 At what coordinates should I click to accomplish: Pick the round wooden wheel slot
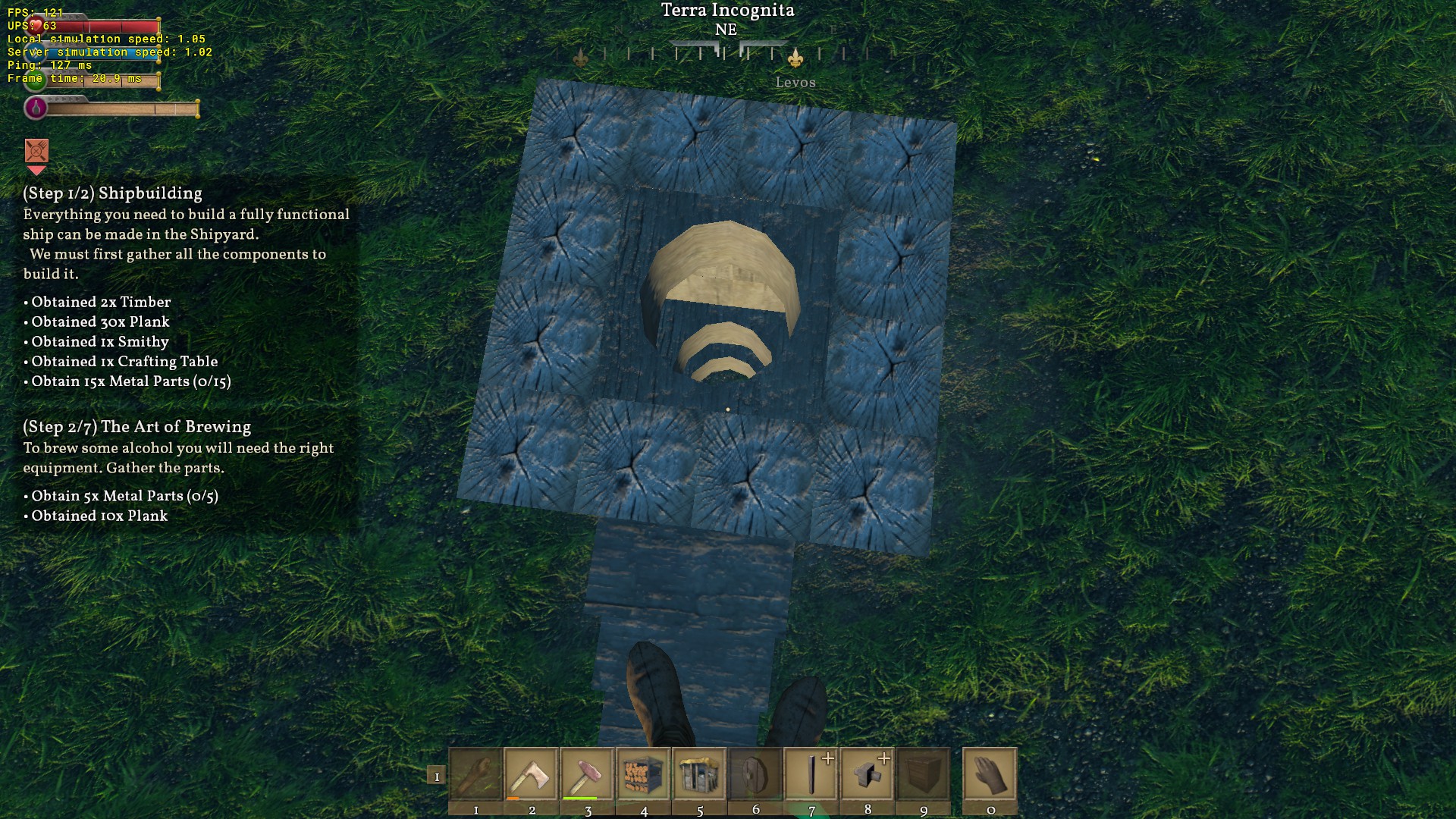click(x=755, y=774)
